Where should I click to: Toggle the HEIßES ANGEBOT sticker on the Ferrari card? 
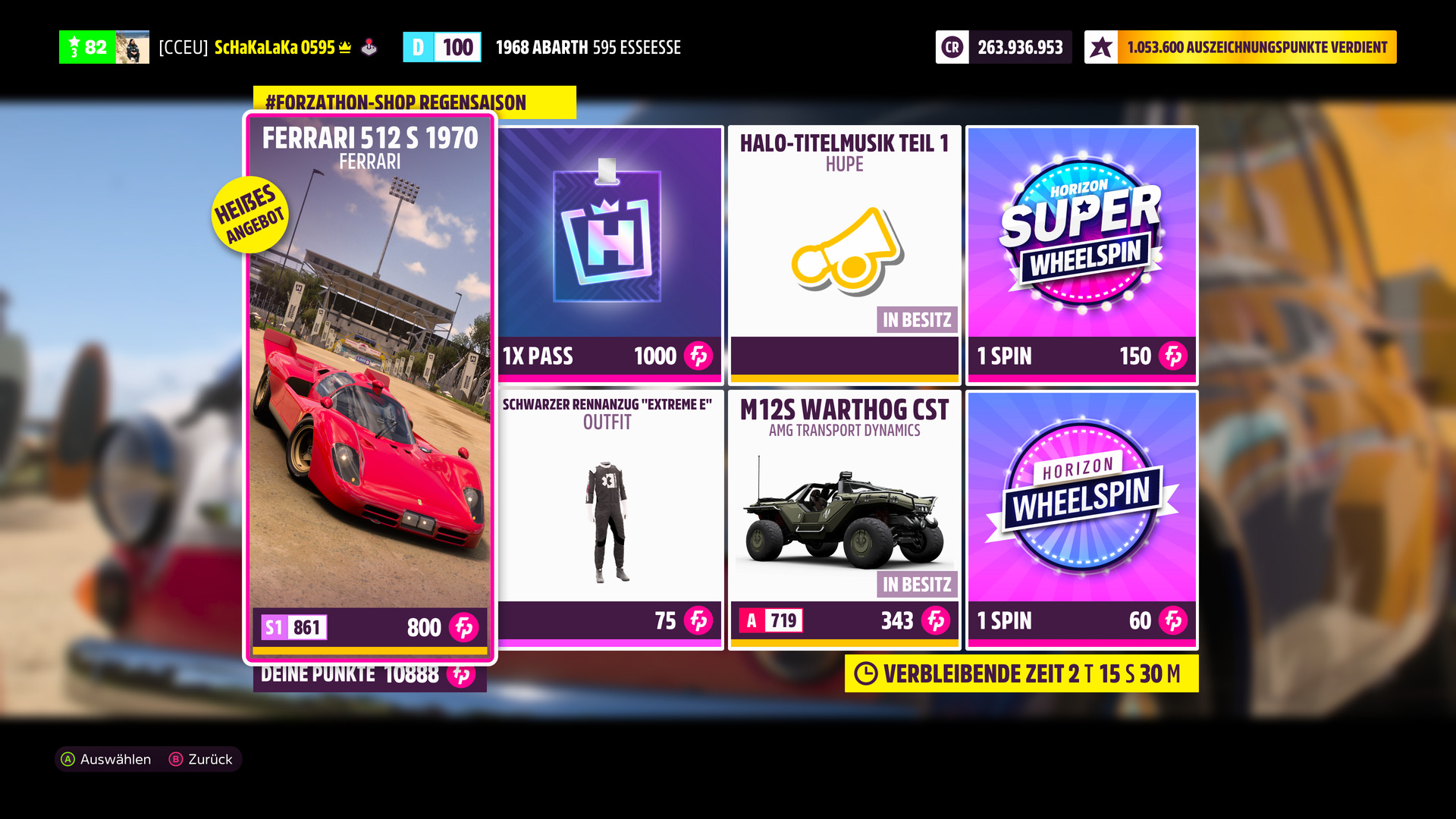click(251, 214)
